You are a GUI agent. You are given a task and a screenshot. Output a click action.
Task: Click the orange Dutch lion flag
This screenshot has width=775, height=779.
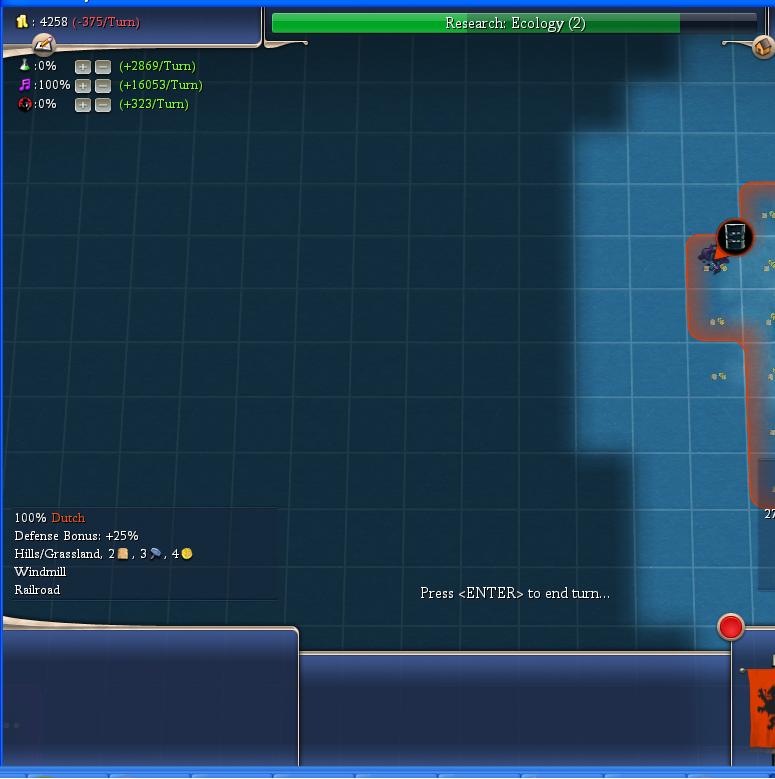pos(761,707)
